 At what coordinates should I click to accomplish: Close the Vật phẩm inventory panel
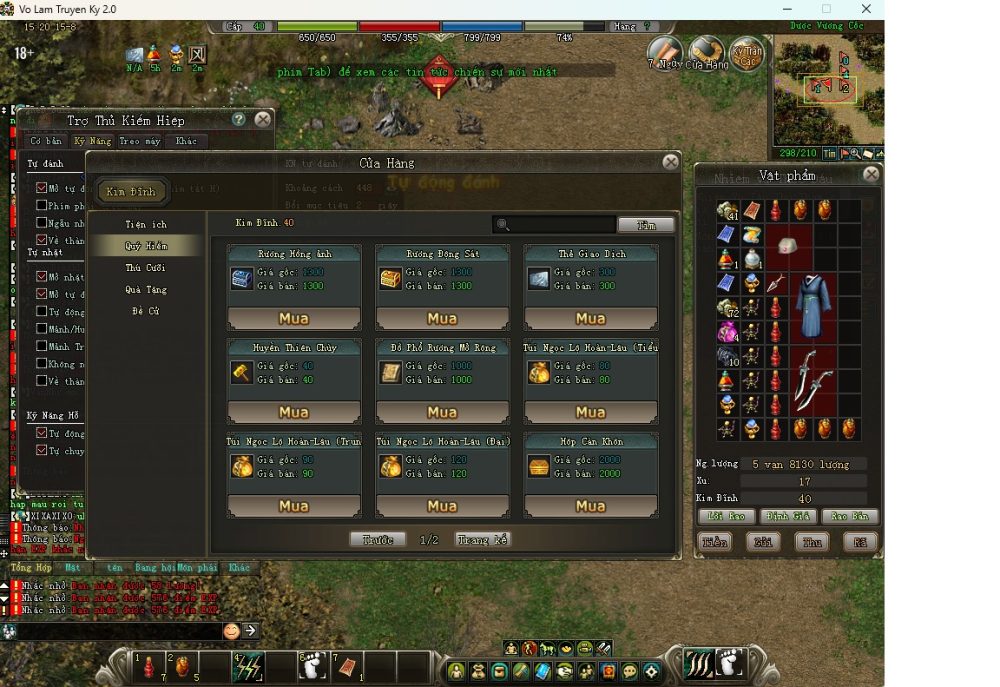(x=871, y=174)
